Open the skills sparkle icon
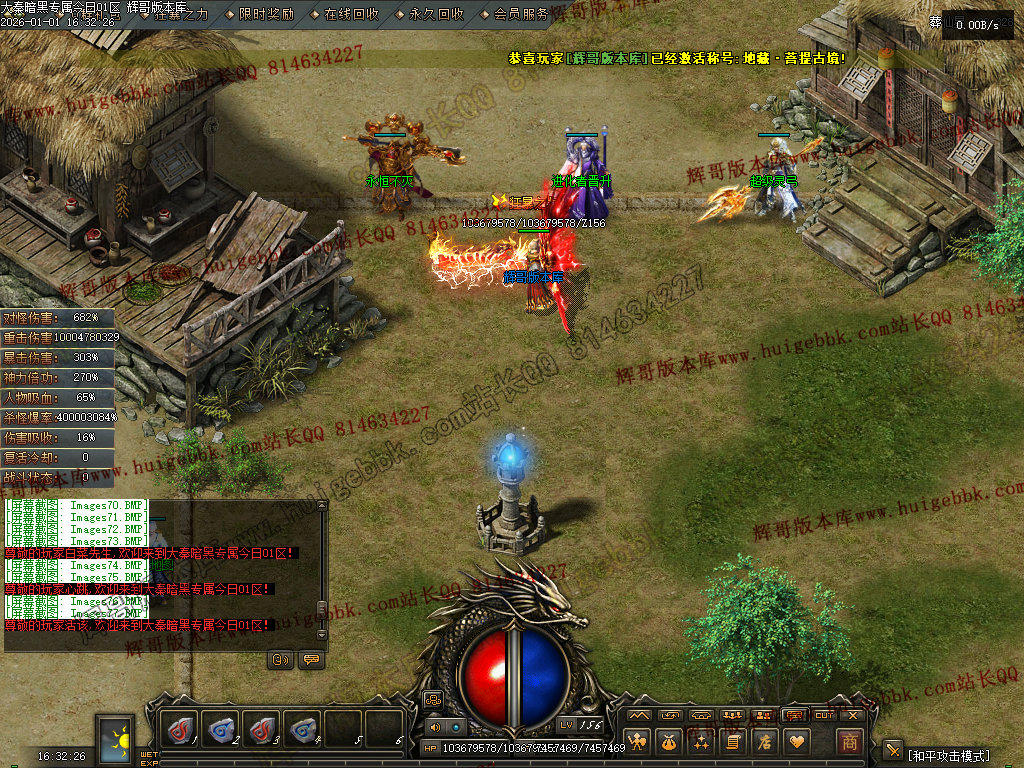Image resolution: width=1024 pixels, height=768 pixels. [702, 742]
